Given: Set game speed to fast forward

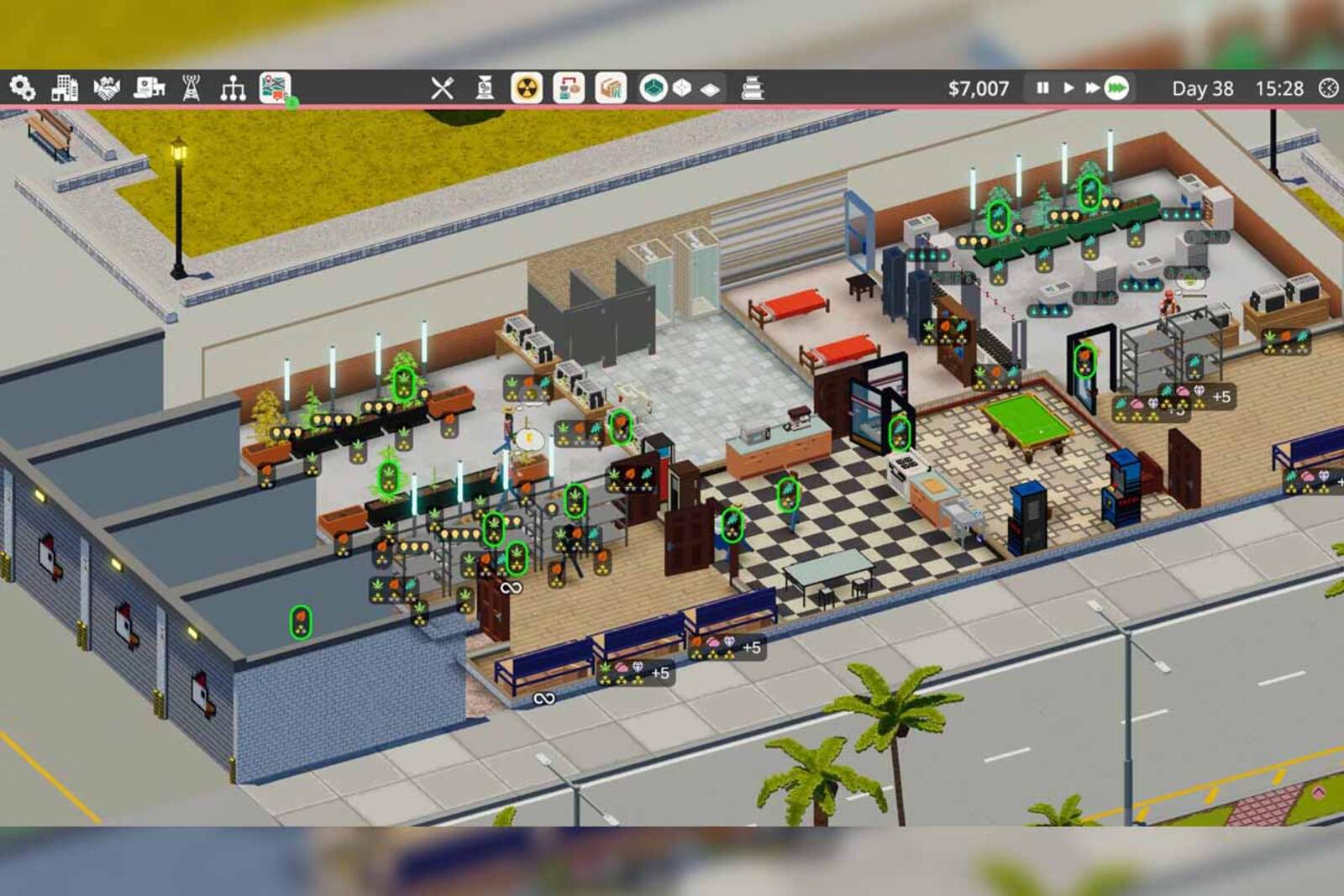Looking at the screenshot, I should (x=1092, y=88).
